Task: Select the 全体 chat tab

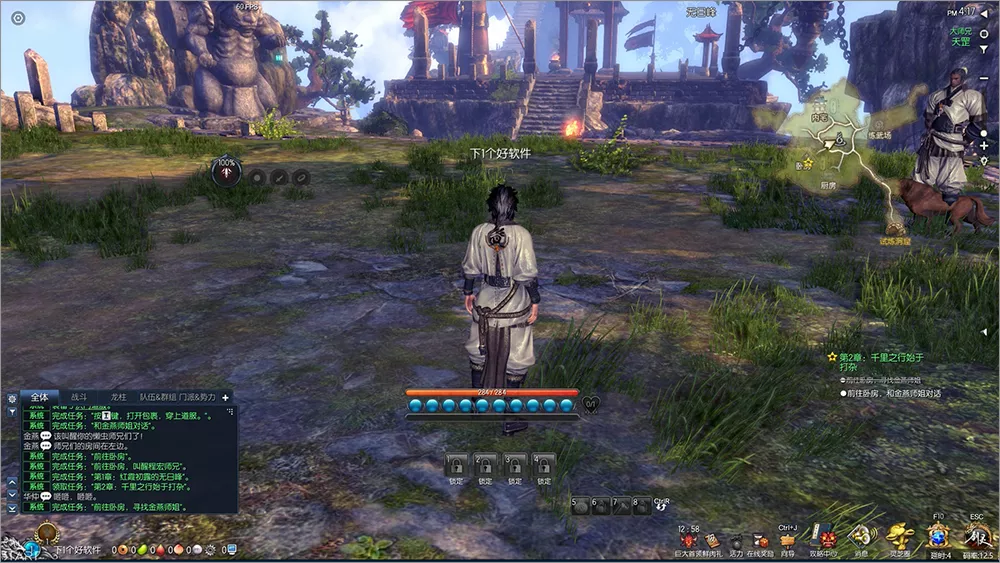Action: 39,397
